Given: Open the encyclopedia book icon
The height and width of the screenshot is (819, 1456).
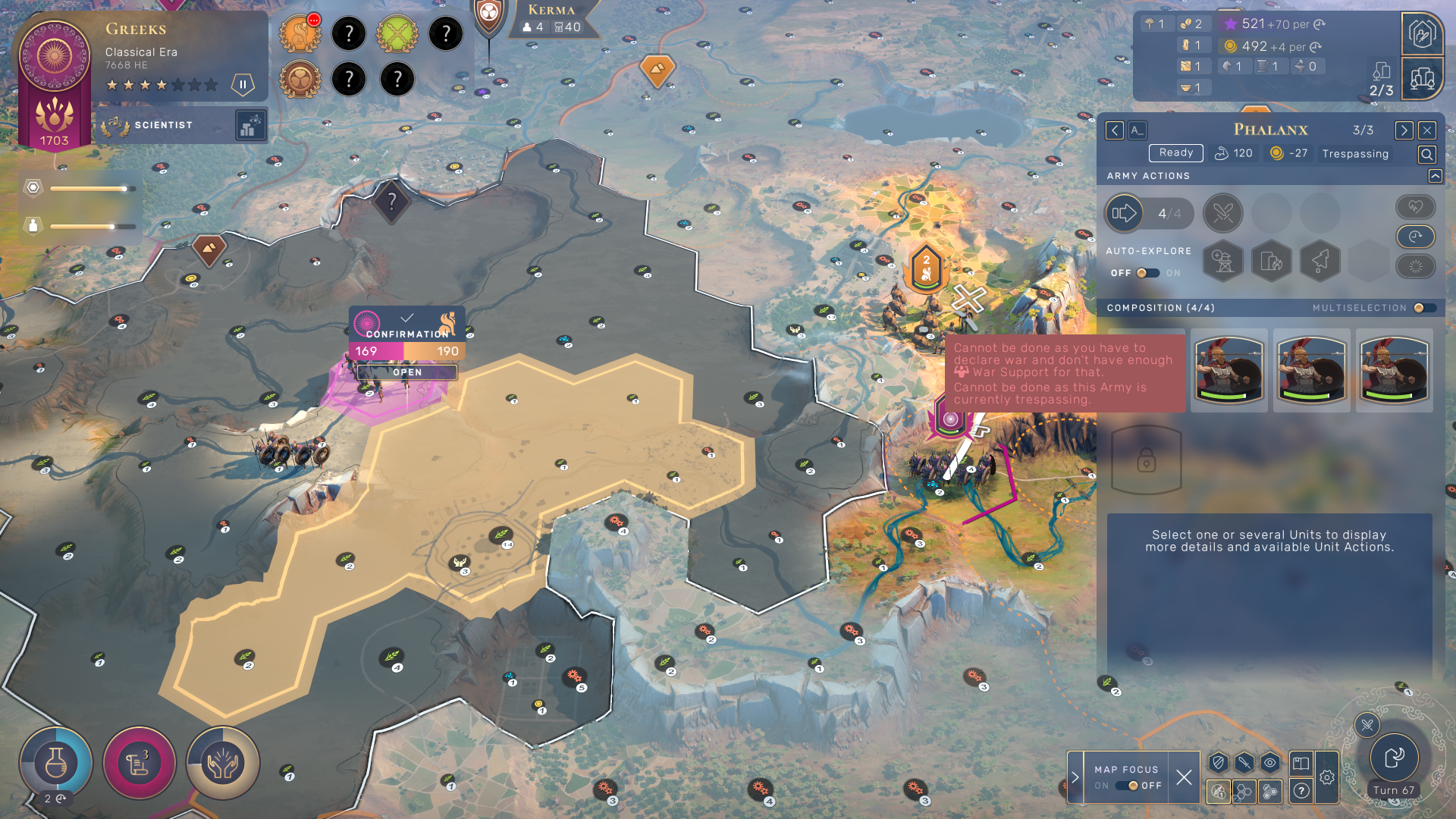Looking at the screenshot, I should coord(1301,763).
